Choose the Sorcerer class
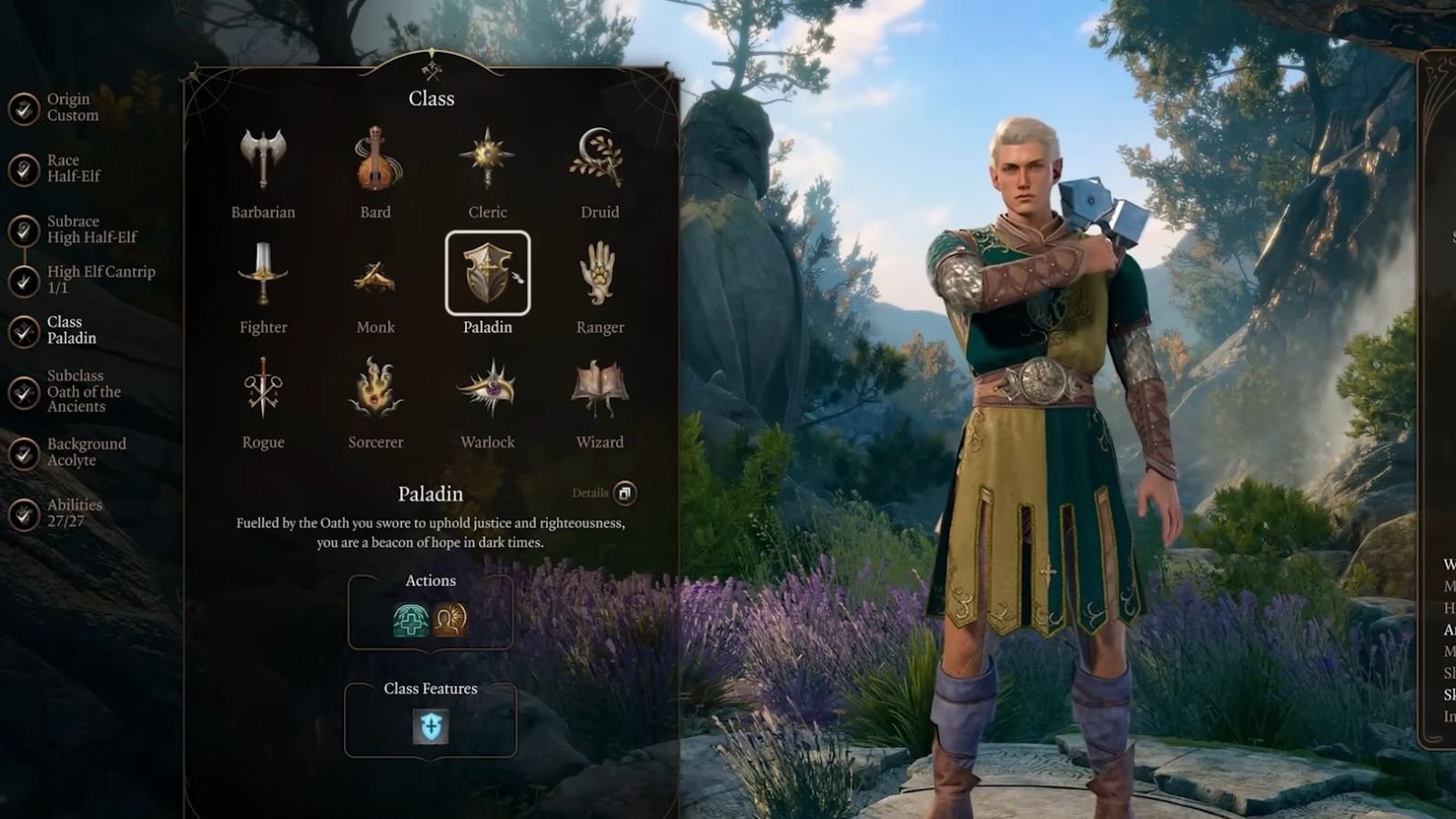The width and height of the screenshot is (1456, 819). pos(375,389)
